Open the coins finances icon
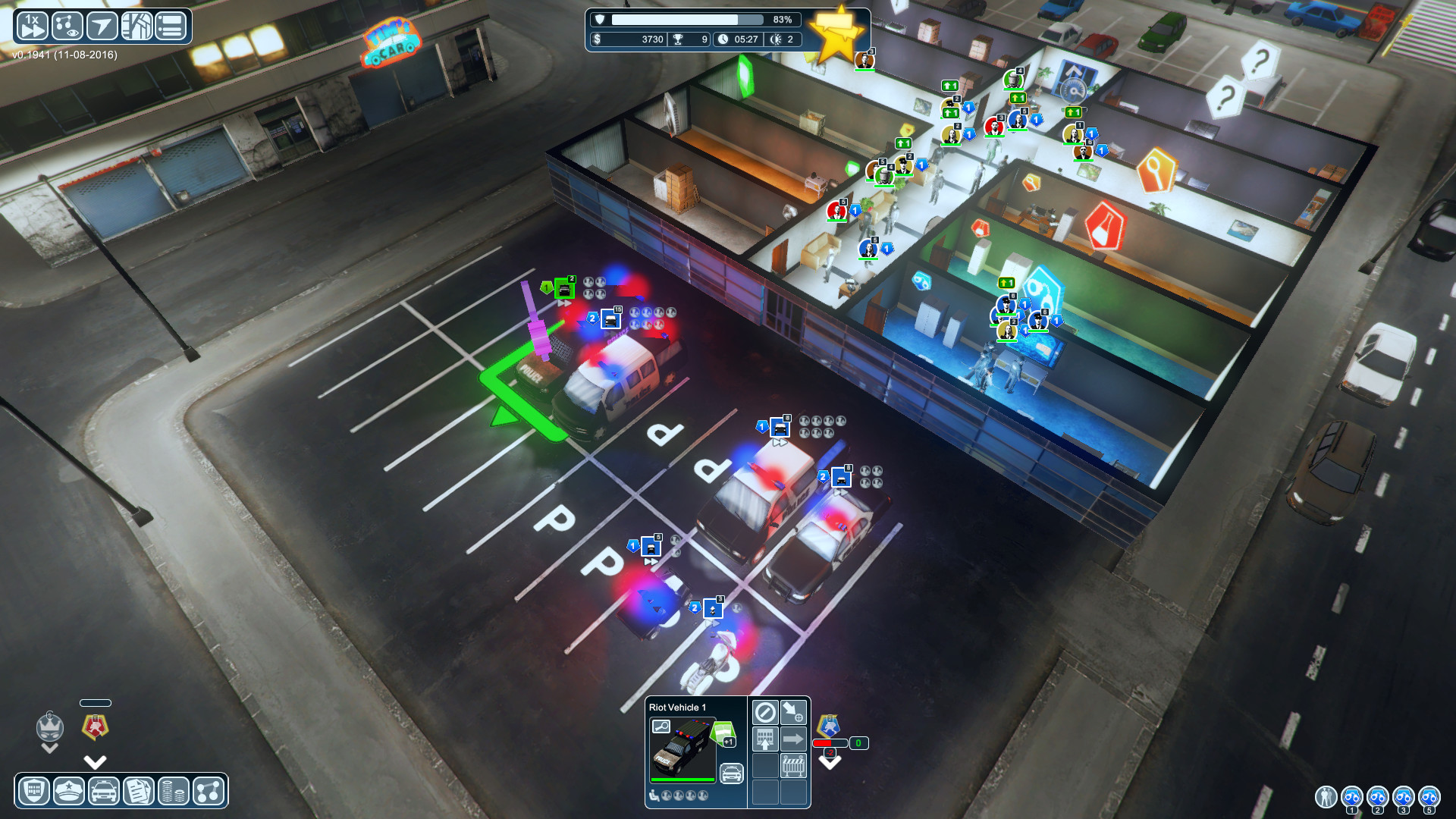 click(171, 791)
